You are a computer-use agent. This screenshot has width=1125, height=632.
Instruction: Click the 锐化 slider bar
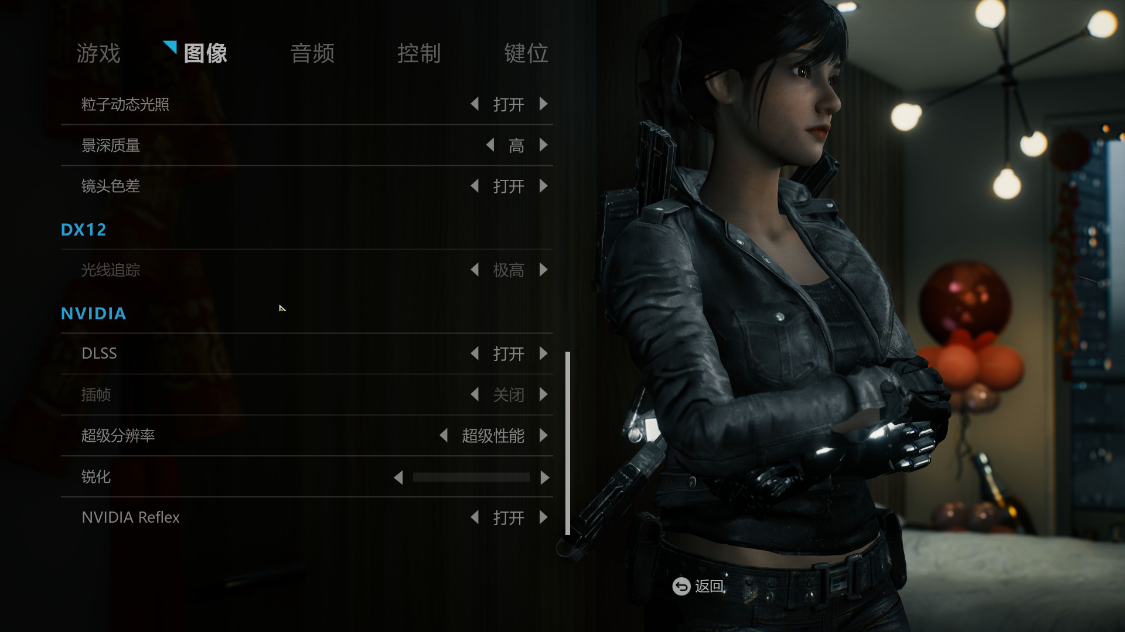[x=471, y=478]
